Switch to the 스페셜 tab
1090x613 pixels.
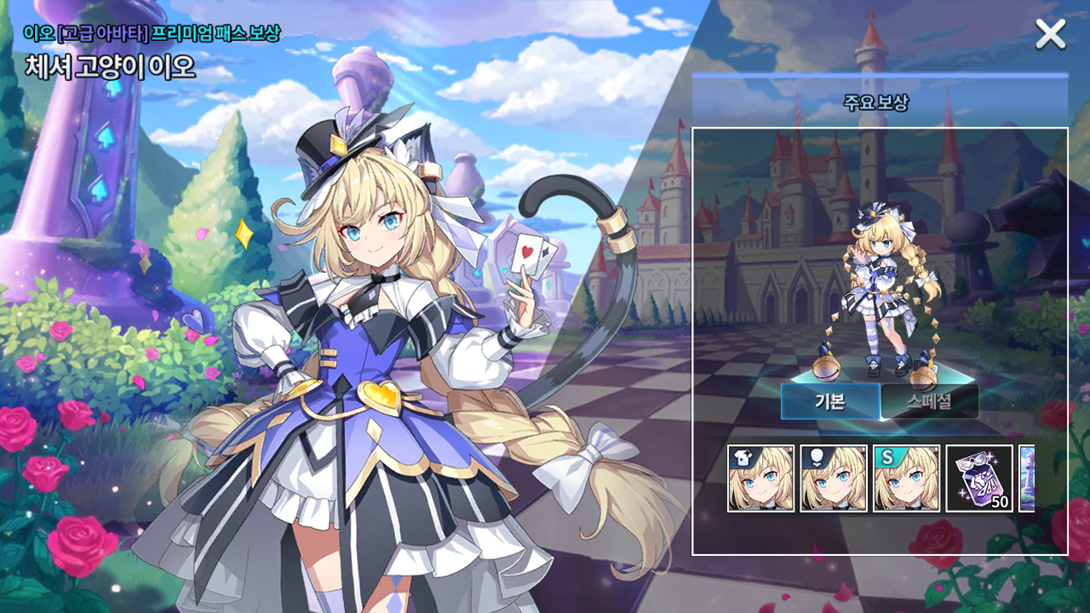click(x=929, y=401)
